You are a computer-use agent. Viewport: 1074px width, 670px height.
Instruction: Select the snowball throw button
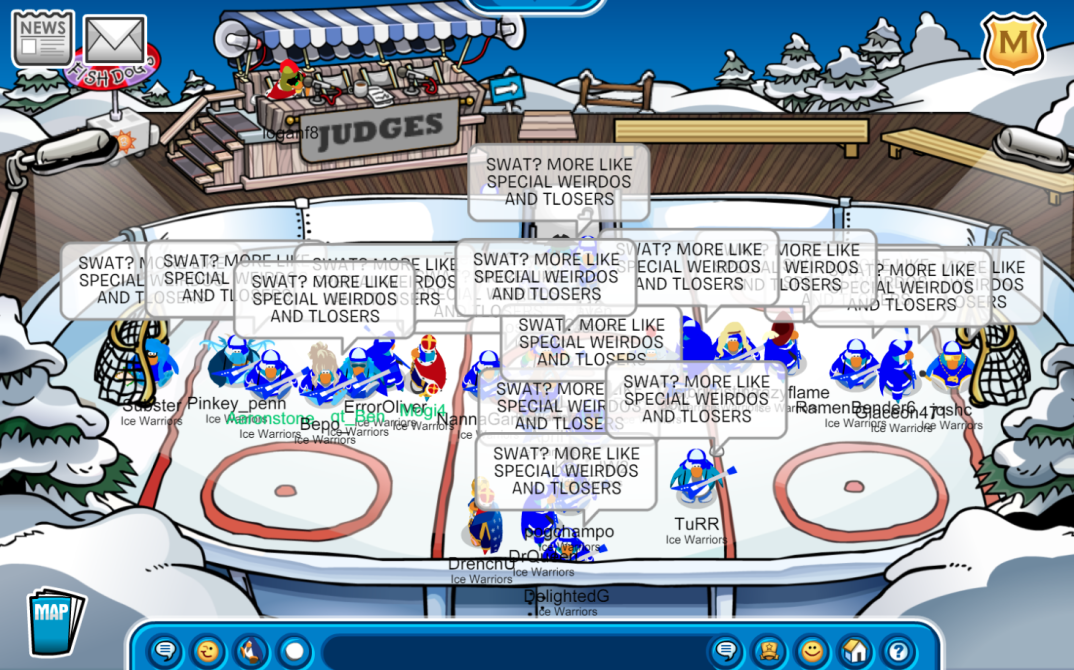(x=294, y=652)
